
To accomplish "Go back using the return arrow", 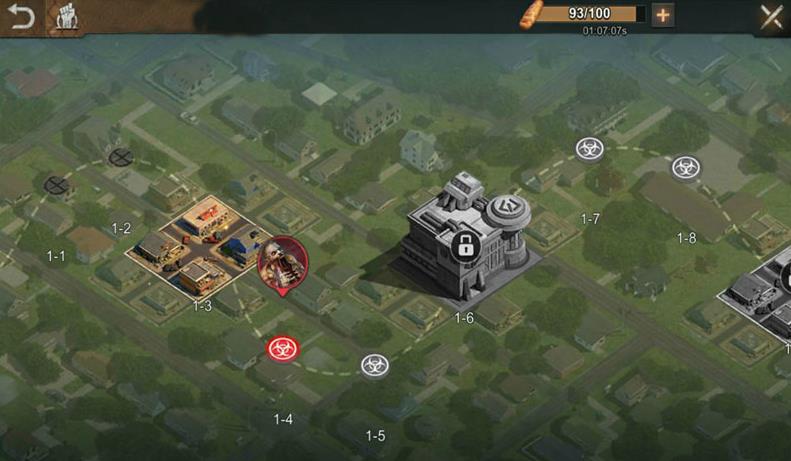I will click(20, 17).
